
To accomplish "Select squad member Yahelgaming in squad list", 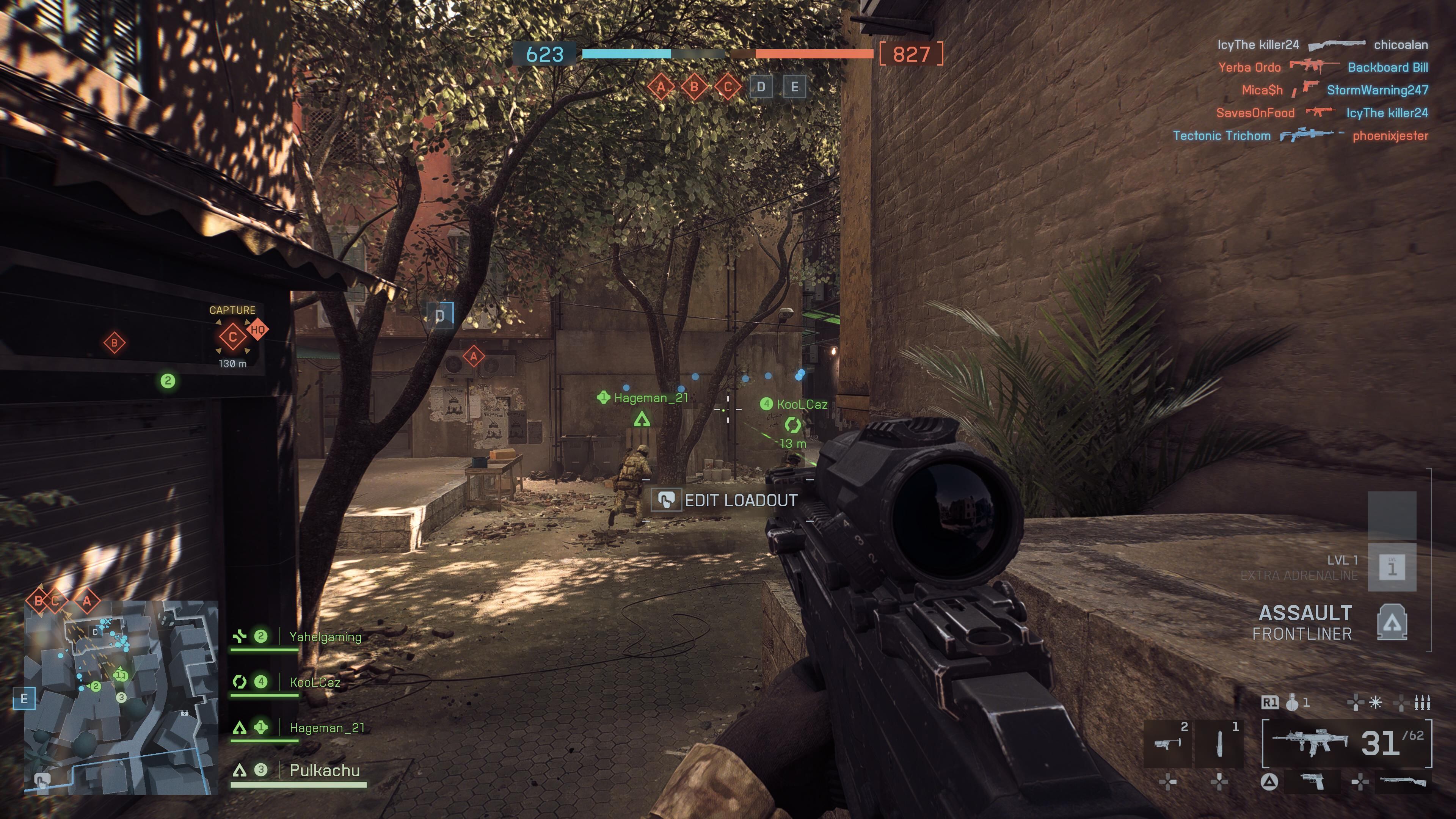I will [325, 637].
